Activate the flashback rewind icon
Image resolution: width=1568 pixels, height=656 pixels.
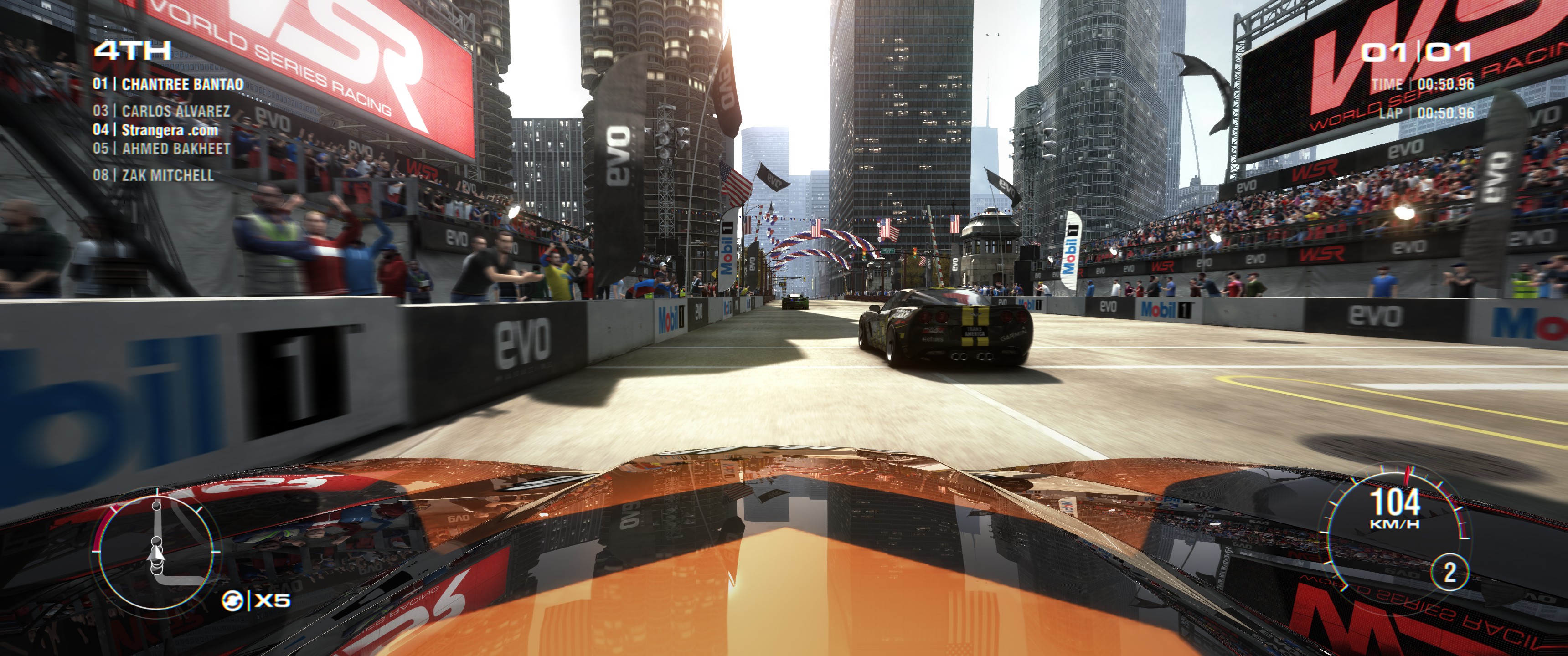(x=232, y=601)
